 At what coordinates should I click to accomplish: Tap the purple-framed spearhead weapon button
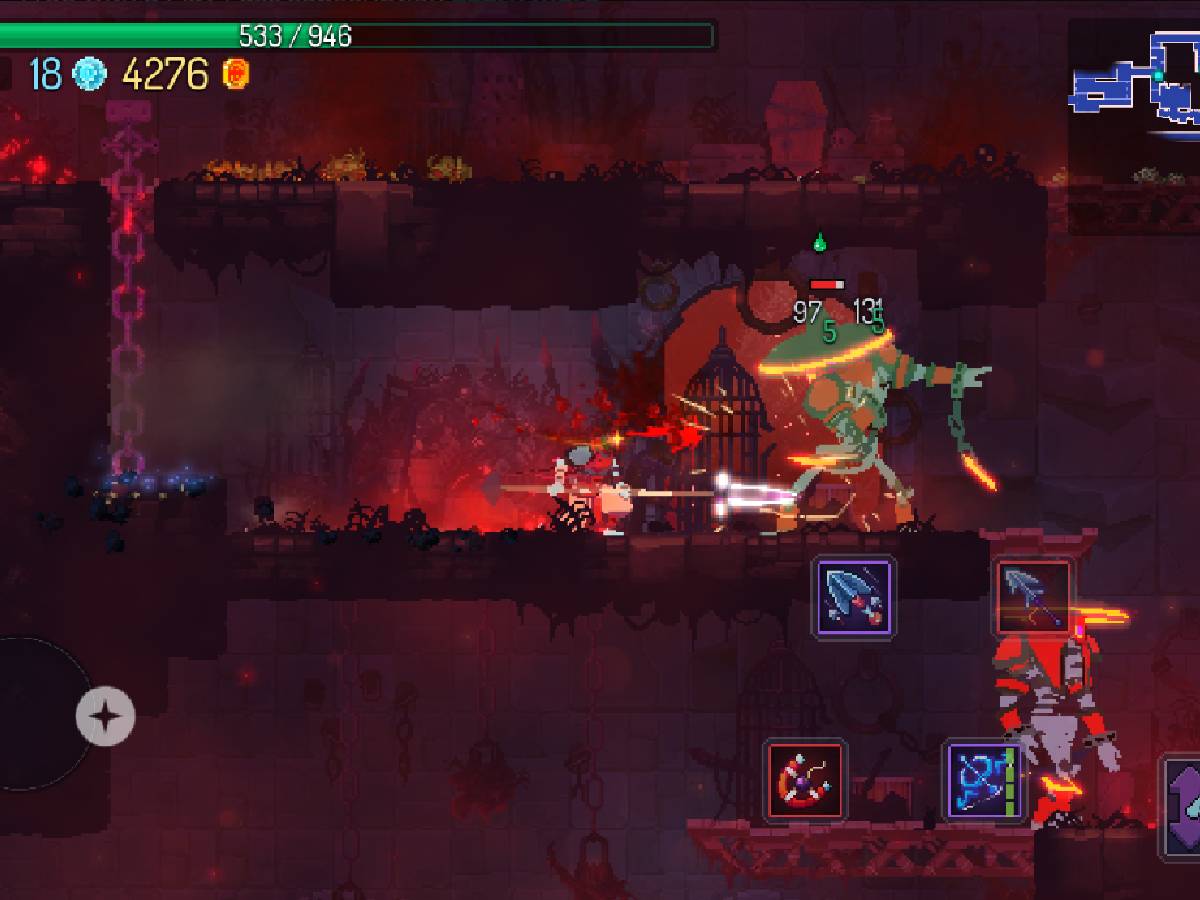pyautogui.click(x=853, y=597)
